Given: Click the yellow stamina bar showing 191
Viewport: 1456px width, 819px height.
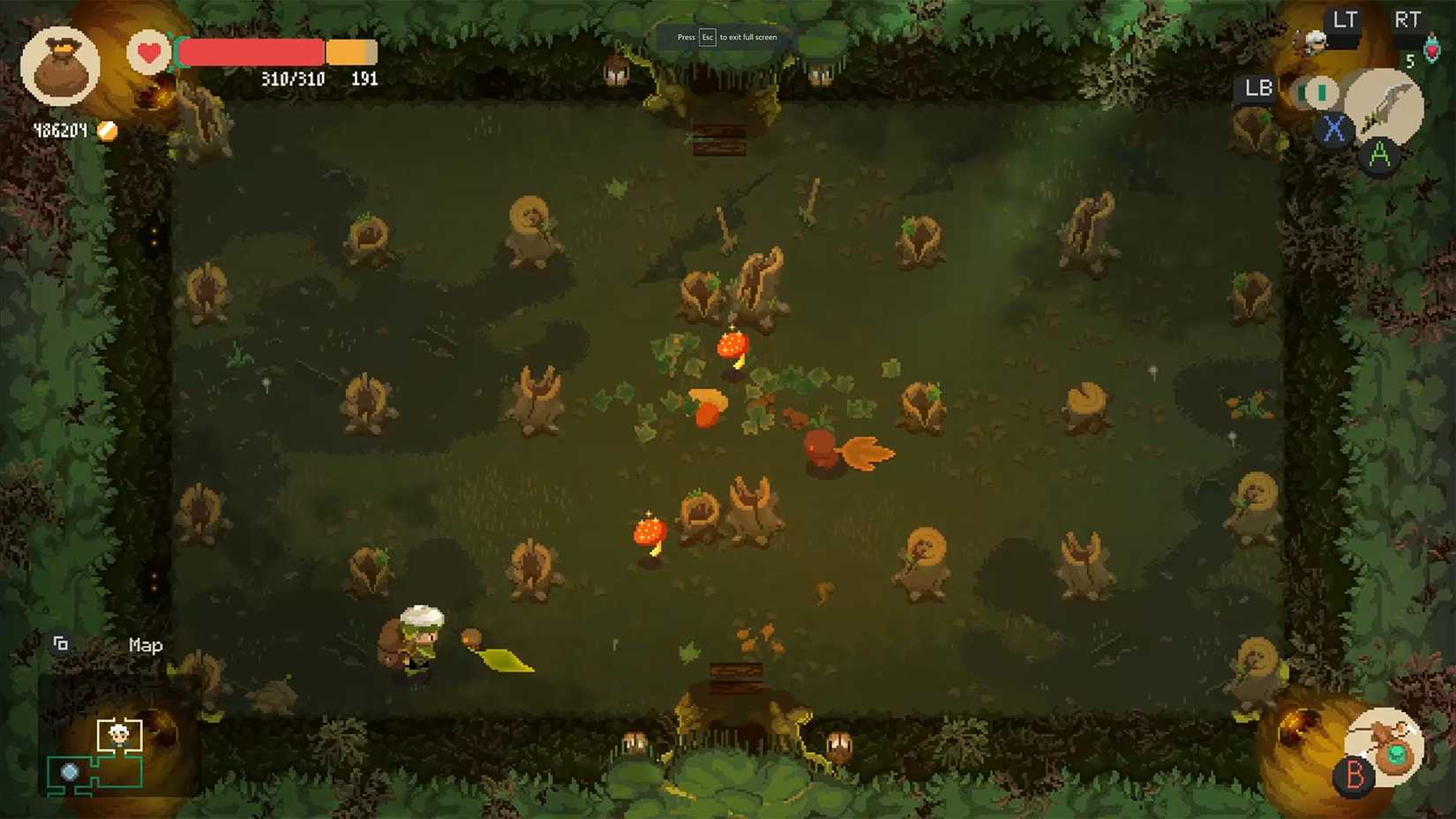Looking at the screenshot, I should 351,53.
